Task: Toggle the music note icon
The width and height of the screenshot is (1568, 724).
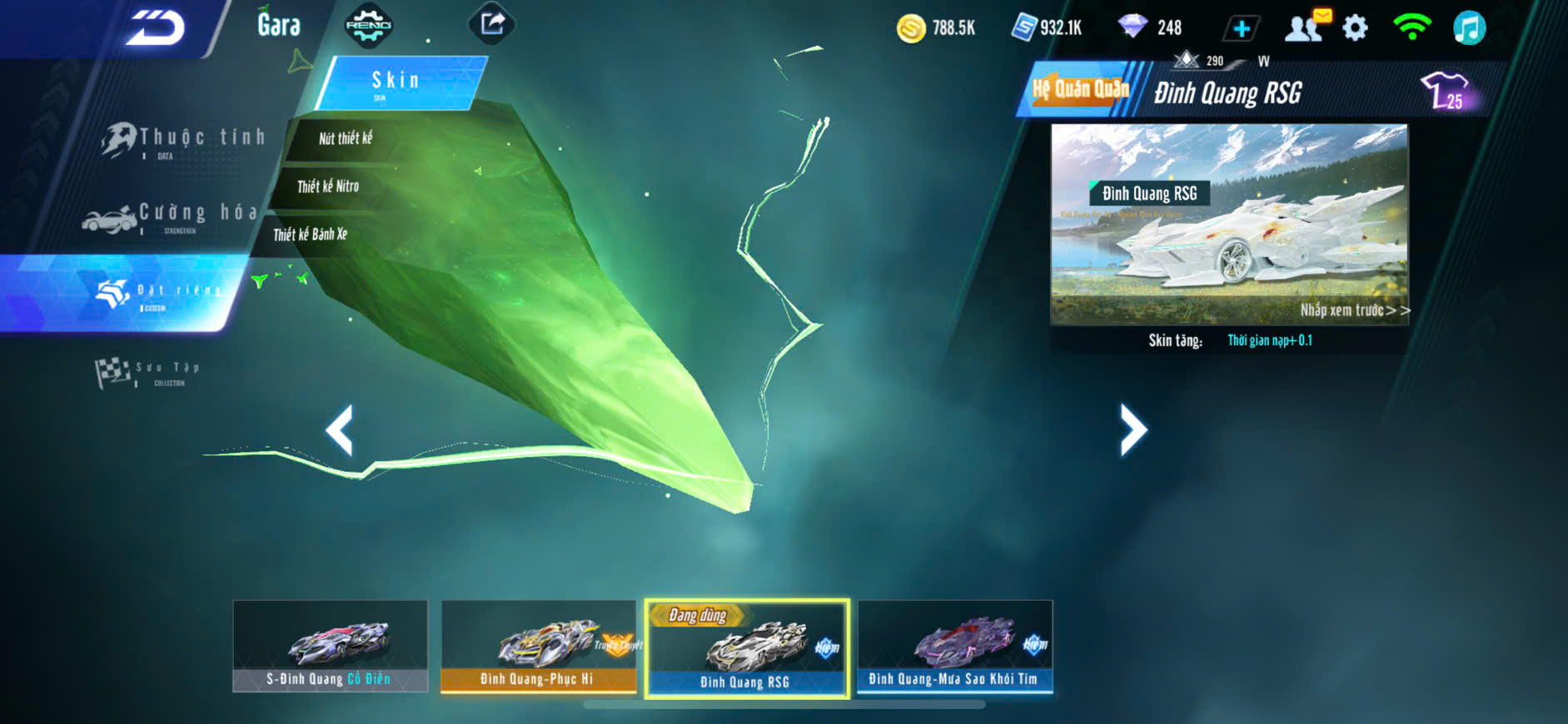Action: (1469, 28)
